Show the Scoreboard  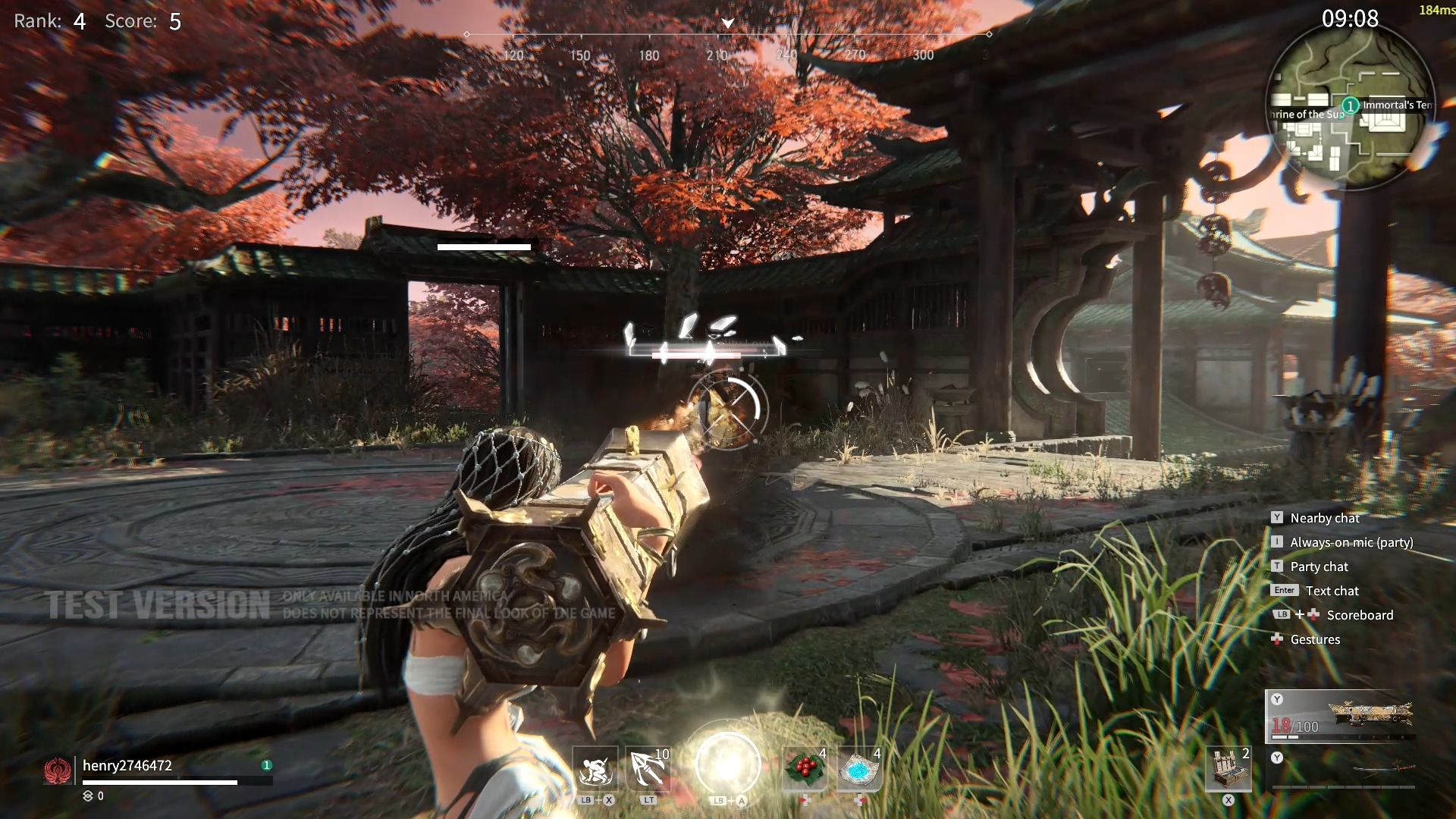point(1359,615)
